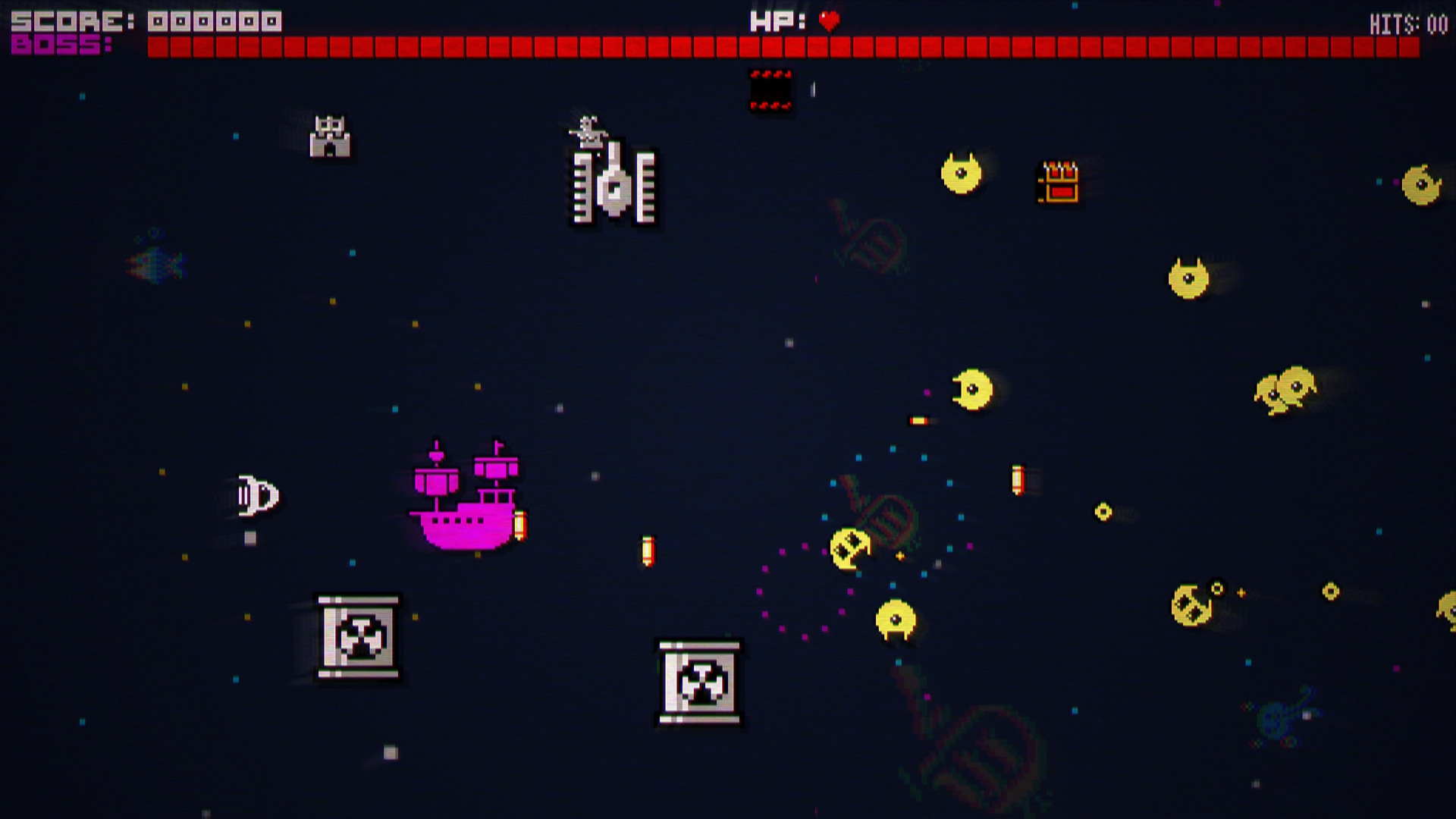Click the score value showing 000000
The image size is (1456, 819).
click(x=214, y=20)
